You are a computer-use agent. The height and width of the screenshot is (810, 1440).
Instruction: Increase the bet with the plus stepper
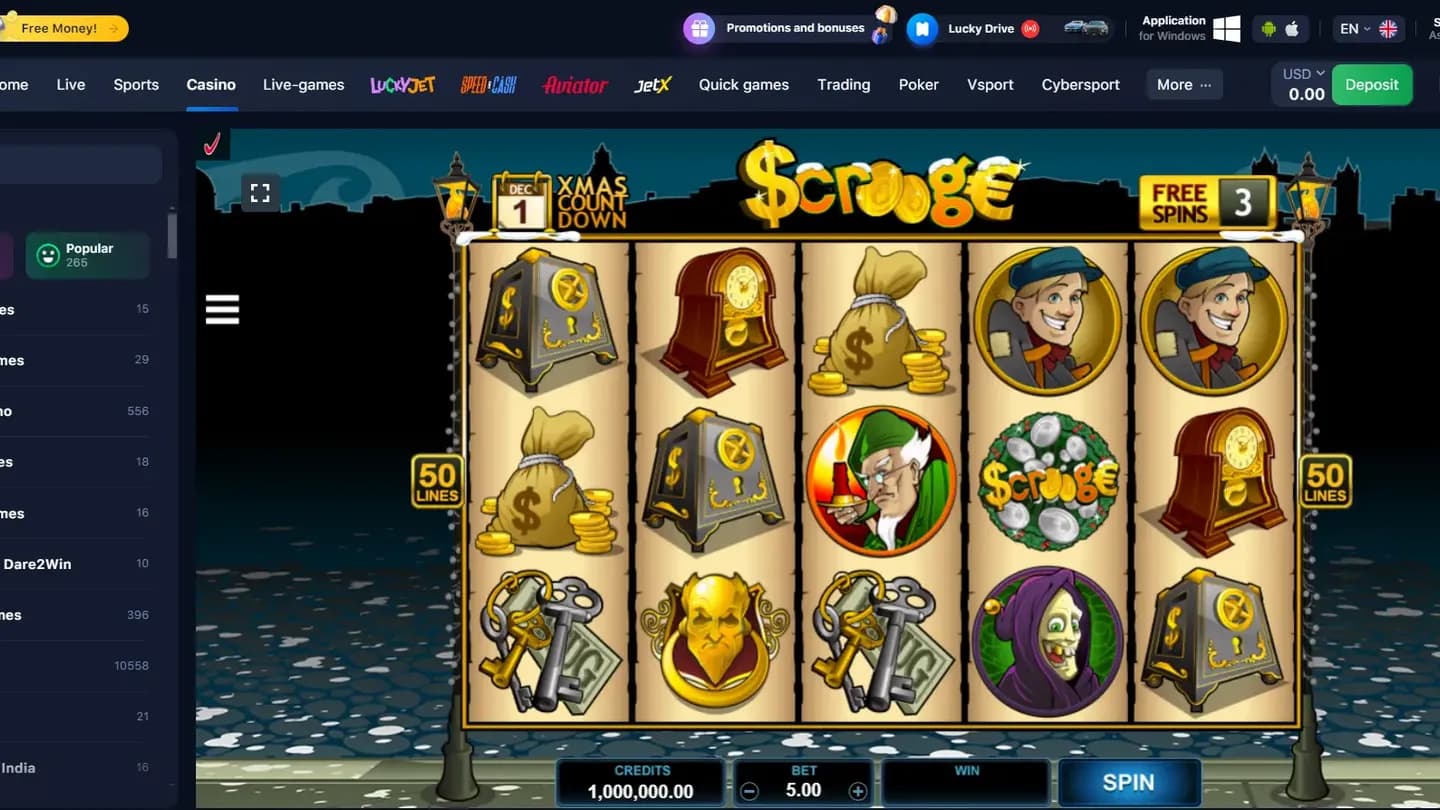[x=858, y=790]
